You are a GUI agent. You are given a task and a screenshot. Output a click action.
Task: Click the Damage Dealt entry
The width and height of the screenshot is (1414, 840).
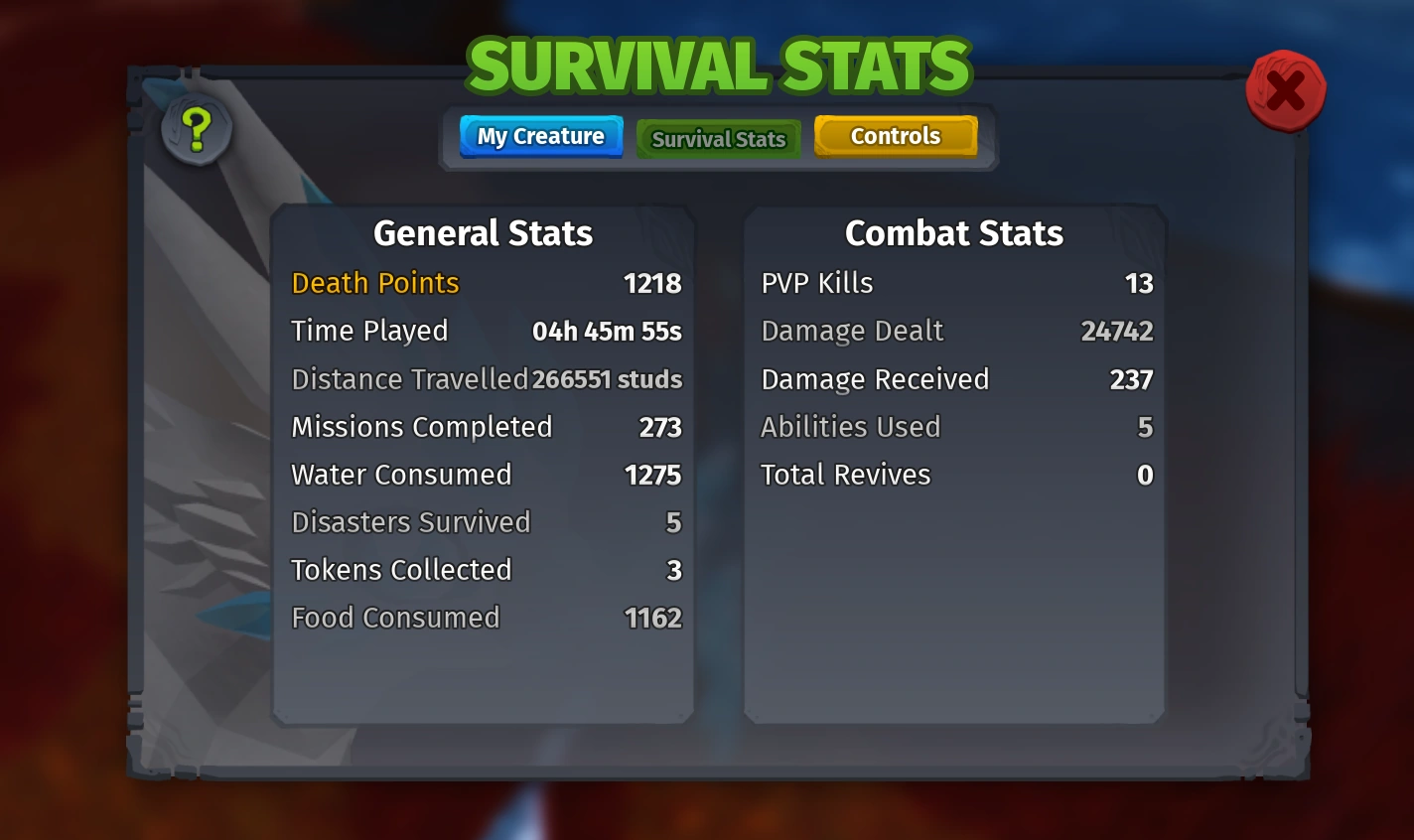click(851, 332)
